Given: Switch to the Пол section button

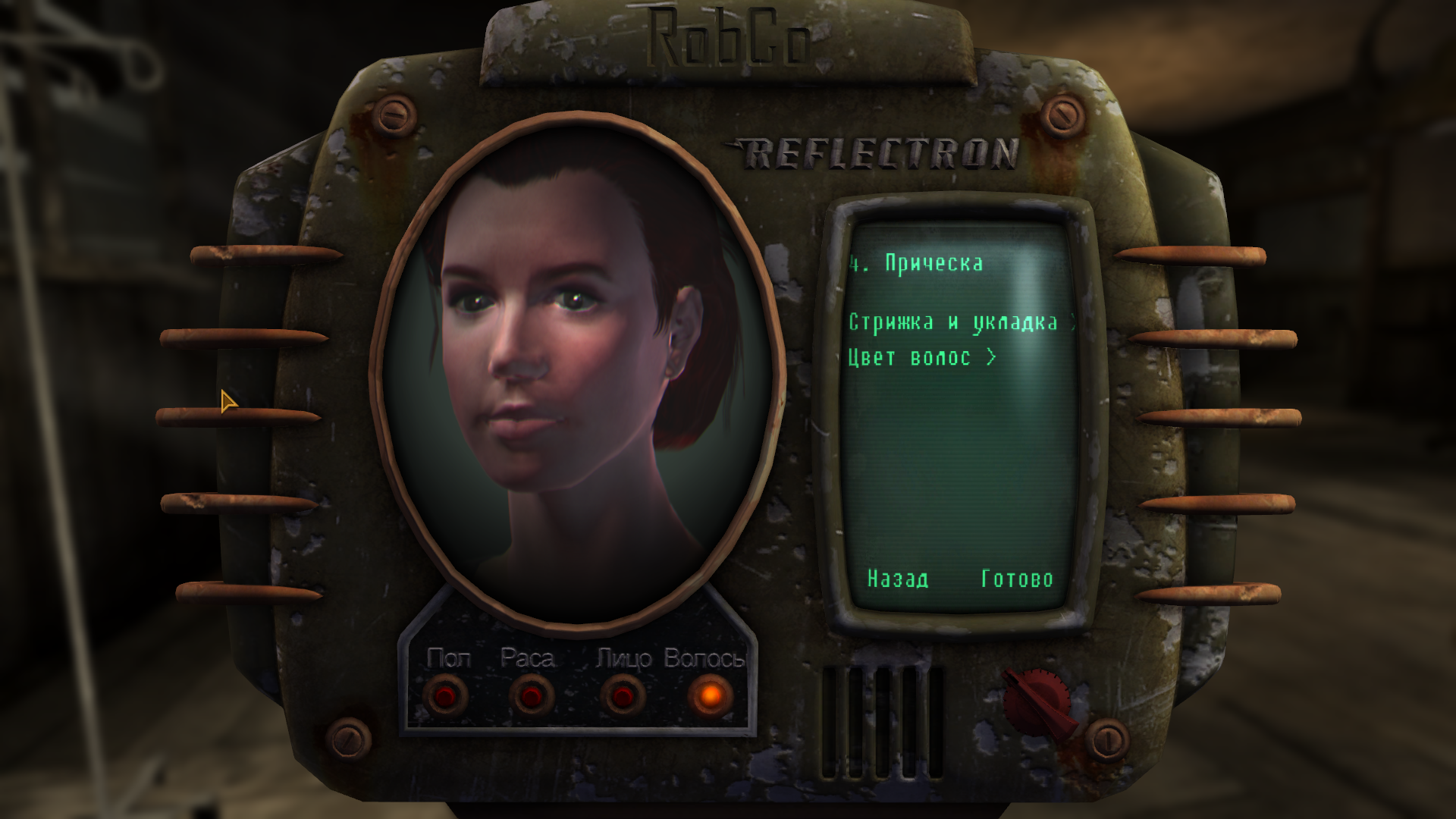Looking at the screenshot, I should coord(446,695).
